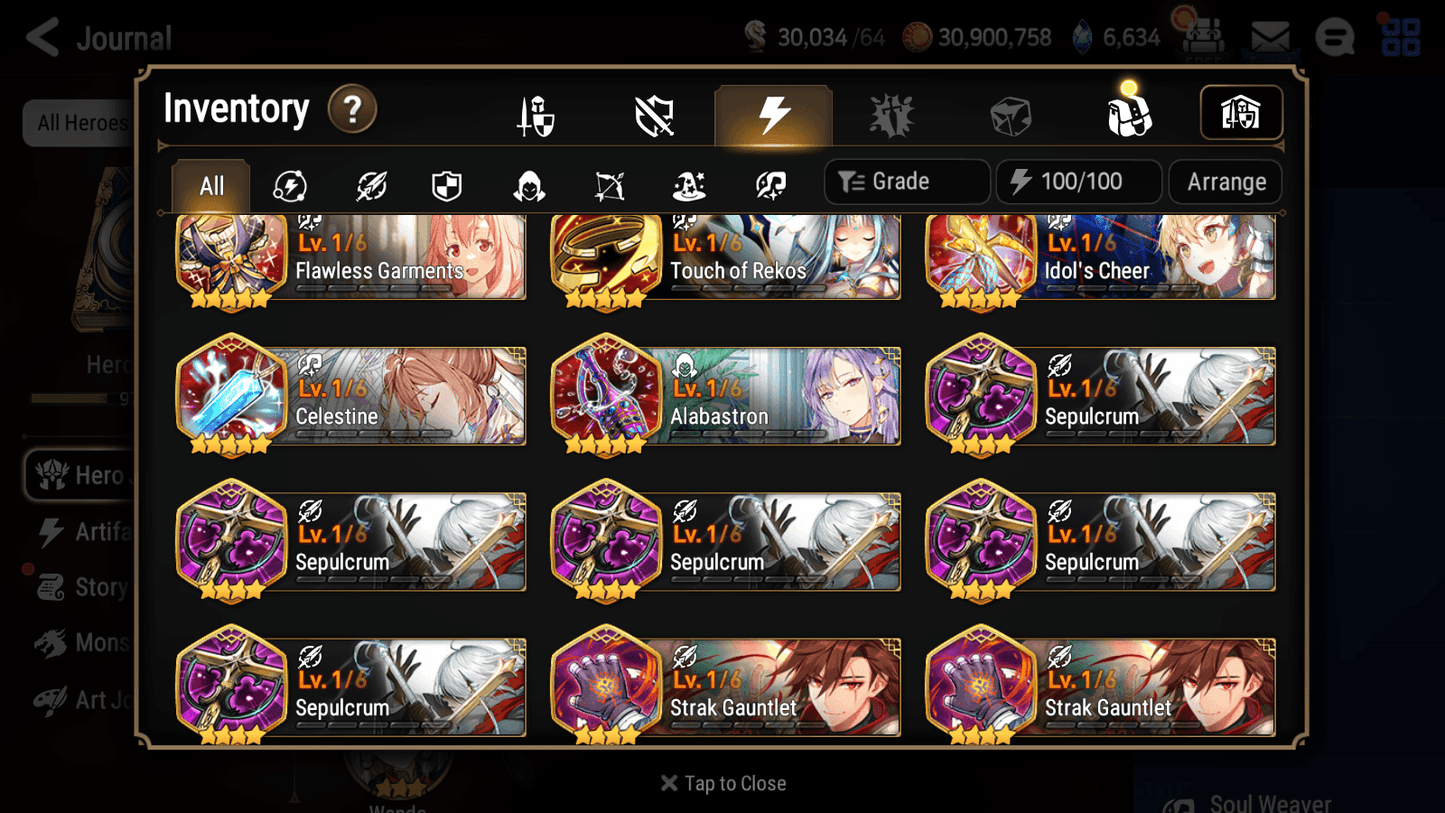The width and height of the screenshot is (1445, 813).
Task: Open the Grade sorting dropdown
Action: click(x=906, y=181)
